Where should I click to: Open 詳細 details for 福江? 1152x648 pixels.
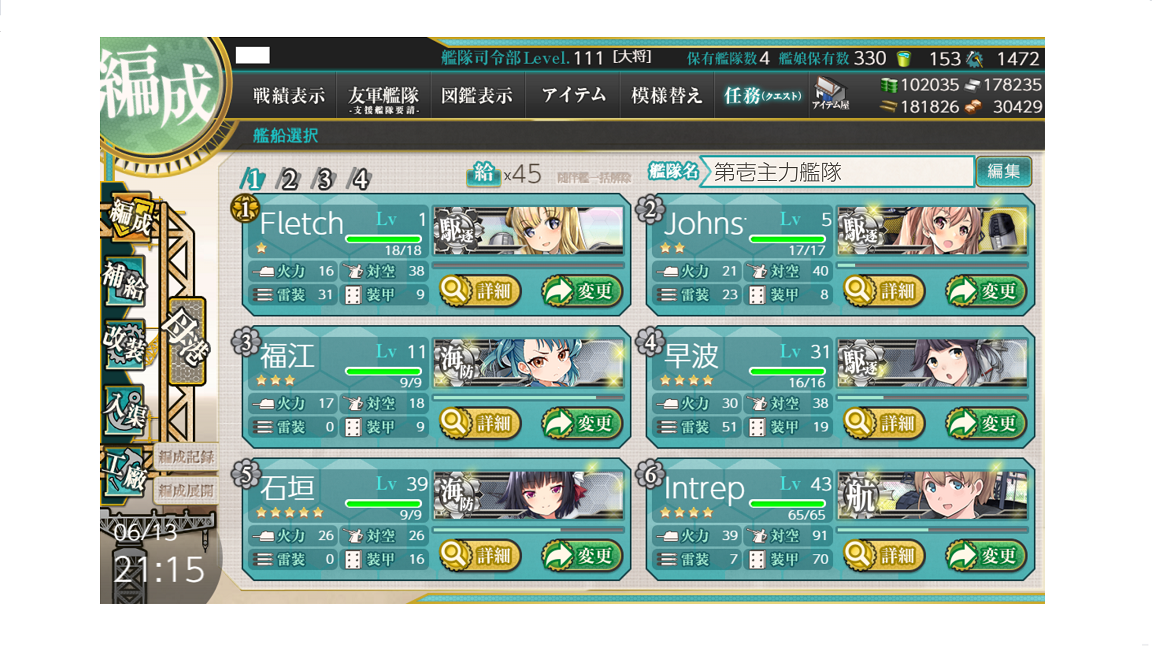tap(479, 424)
